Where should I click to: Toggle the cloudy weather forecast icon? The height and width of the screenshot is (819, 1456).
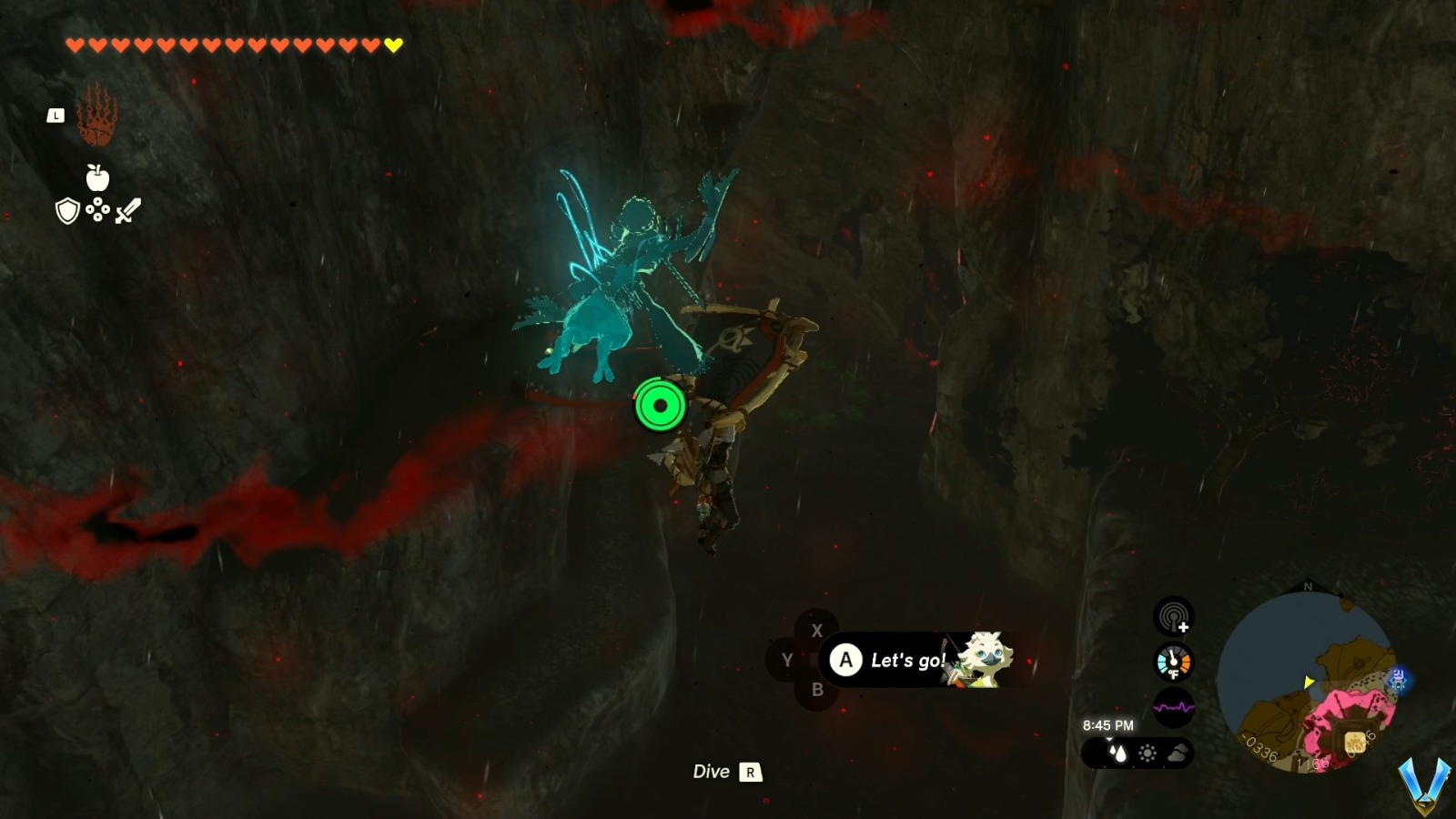[x=1178, y=753]
